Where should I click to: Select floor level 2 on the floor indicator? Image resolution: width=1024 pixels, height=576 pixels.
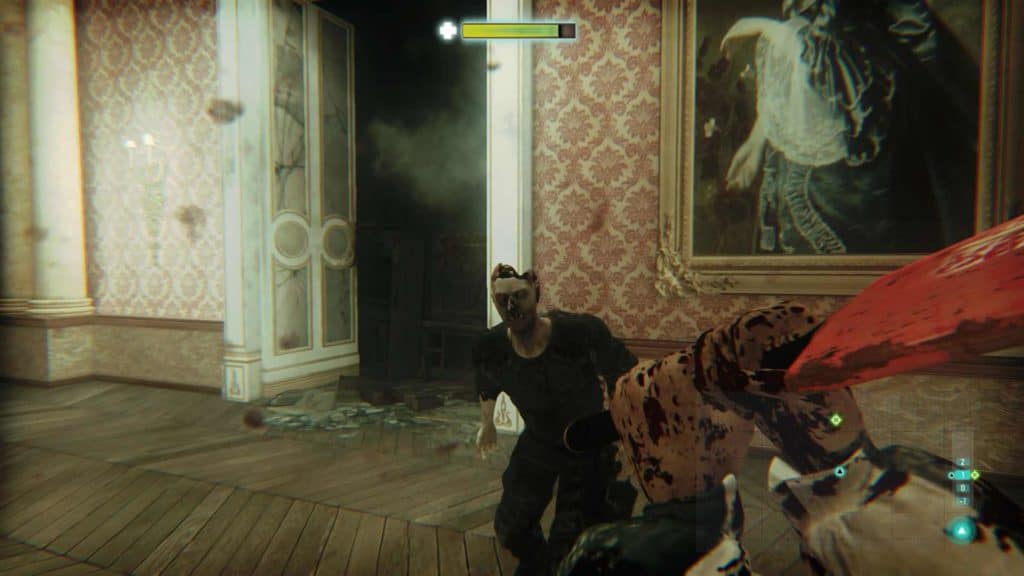pos(962,462)
